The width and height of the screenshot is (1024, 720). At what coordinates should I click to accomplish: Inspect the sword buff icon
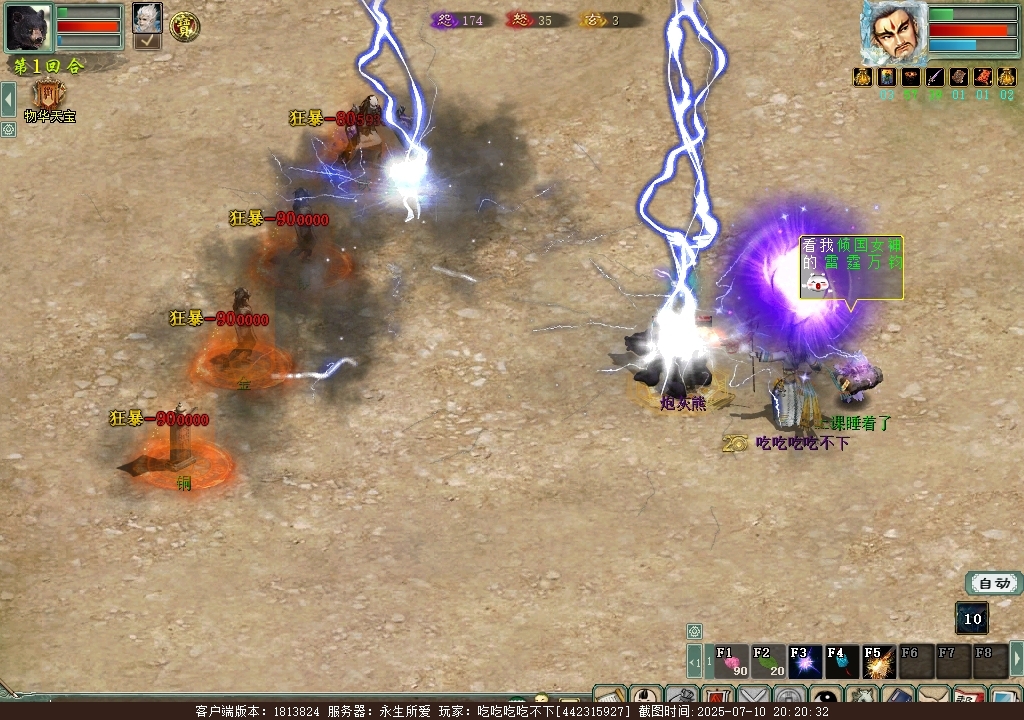pyautogui.click(x=935, y=77)
